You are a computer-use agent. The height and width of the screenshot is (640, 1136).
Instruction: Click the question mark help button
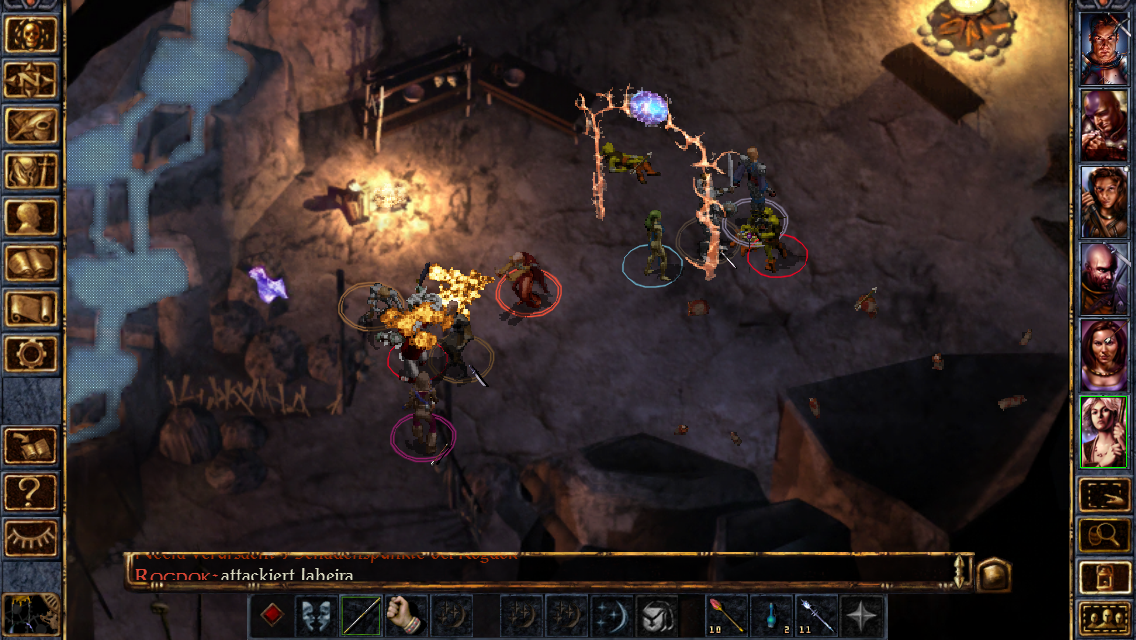(x=31, y=492)
